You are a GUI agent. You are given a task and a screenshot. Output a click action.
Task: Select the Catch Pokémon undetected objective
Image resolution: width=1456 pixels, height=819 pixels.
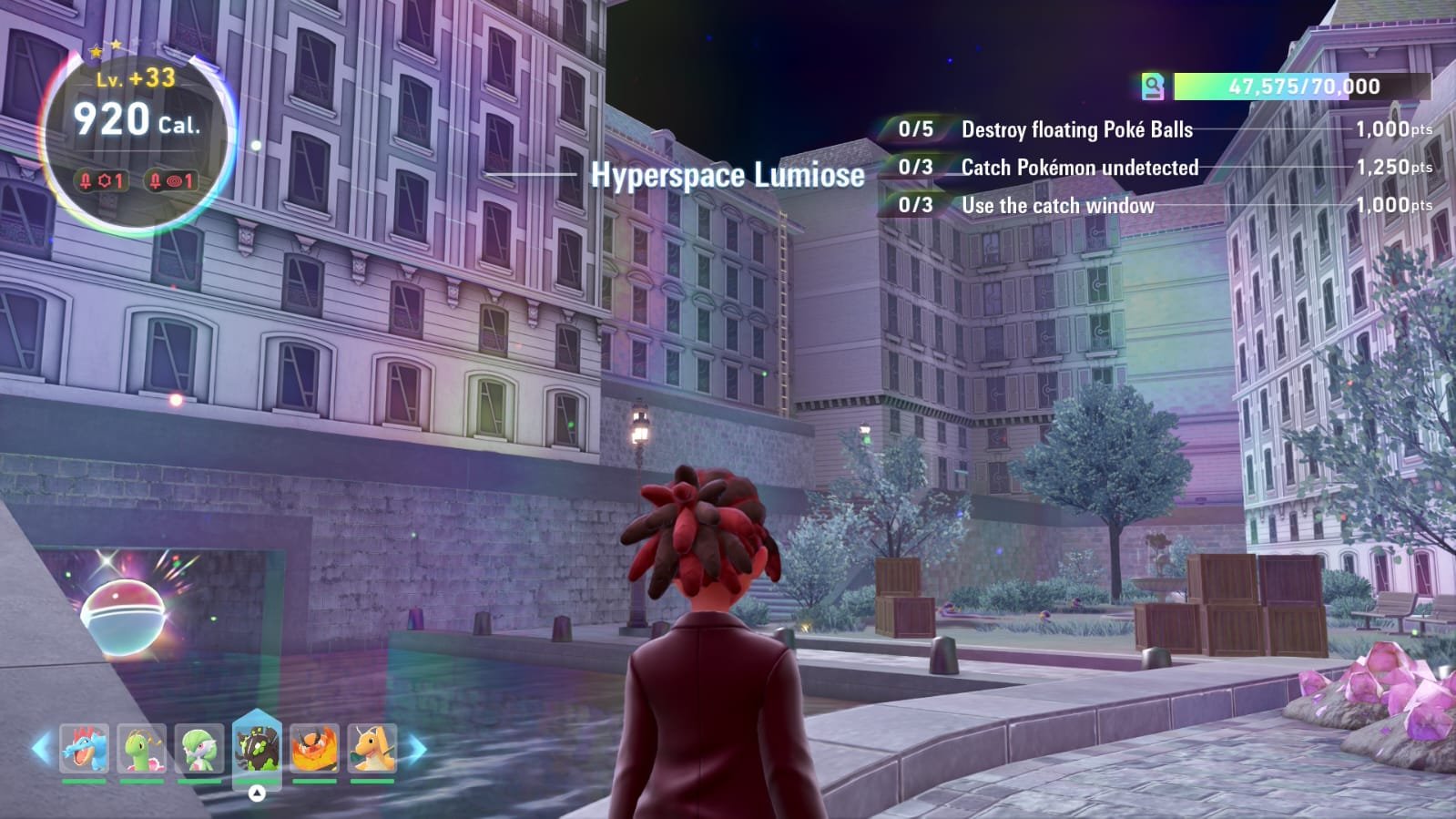pyautogui.click(x=1079, y=168)
